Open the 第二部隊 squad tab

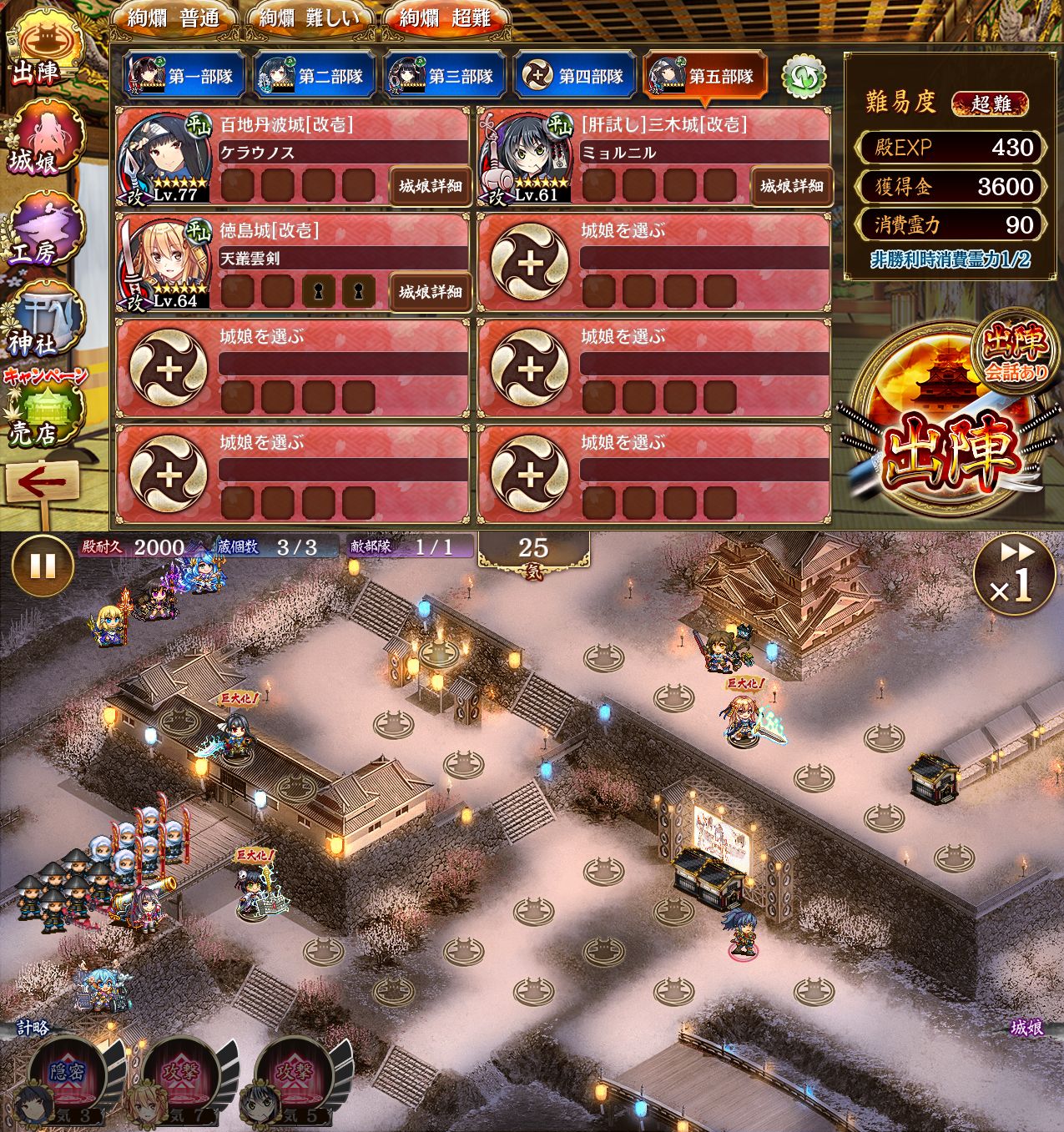point(315,76)
